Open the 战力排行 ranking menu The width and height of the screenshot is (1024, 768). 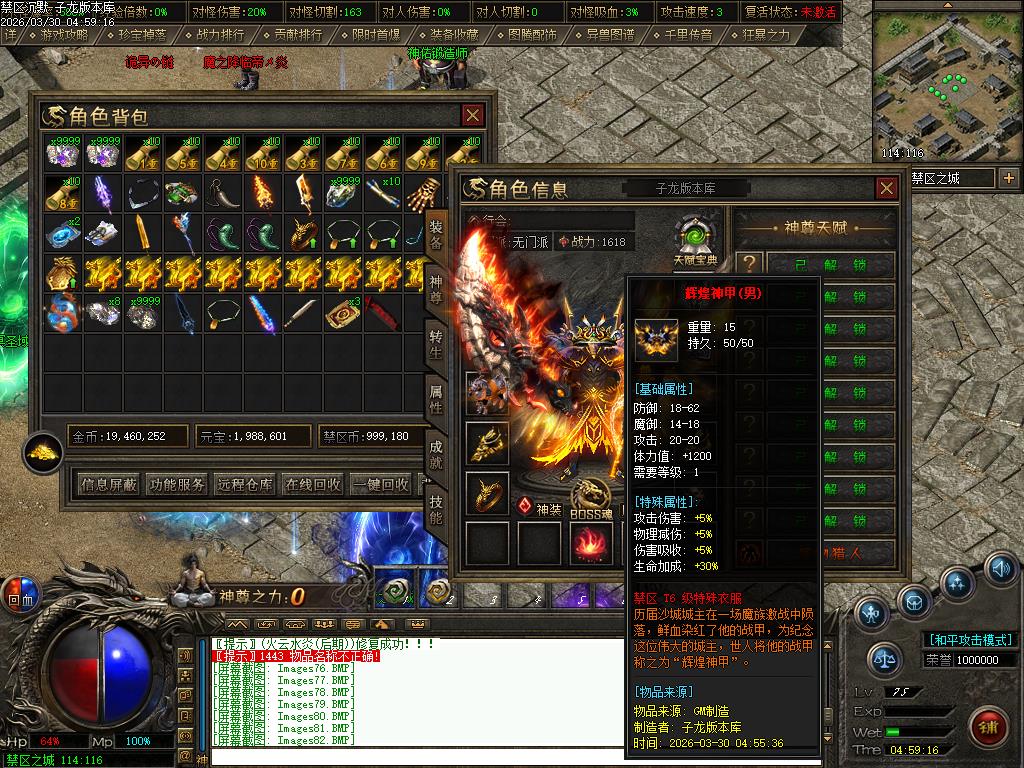[220, 34]
